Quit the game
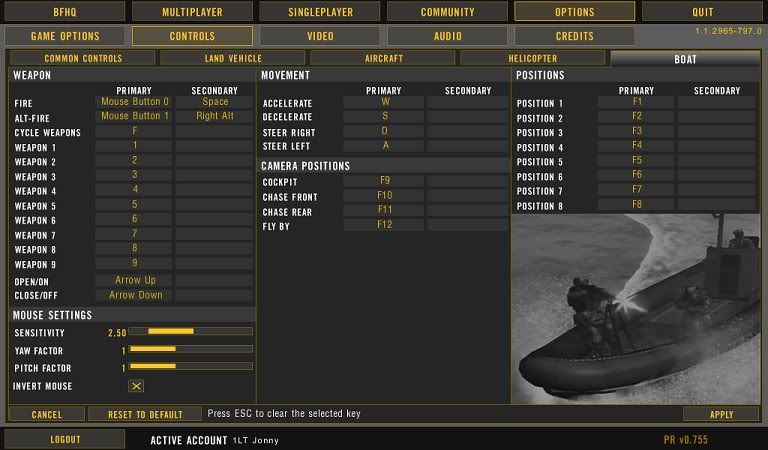 [x=703, y=12]
